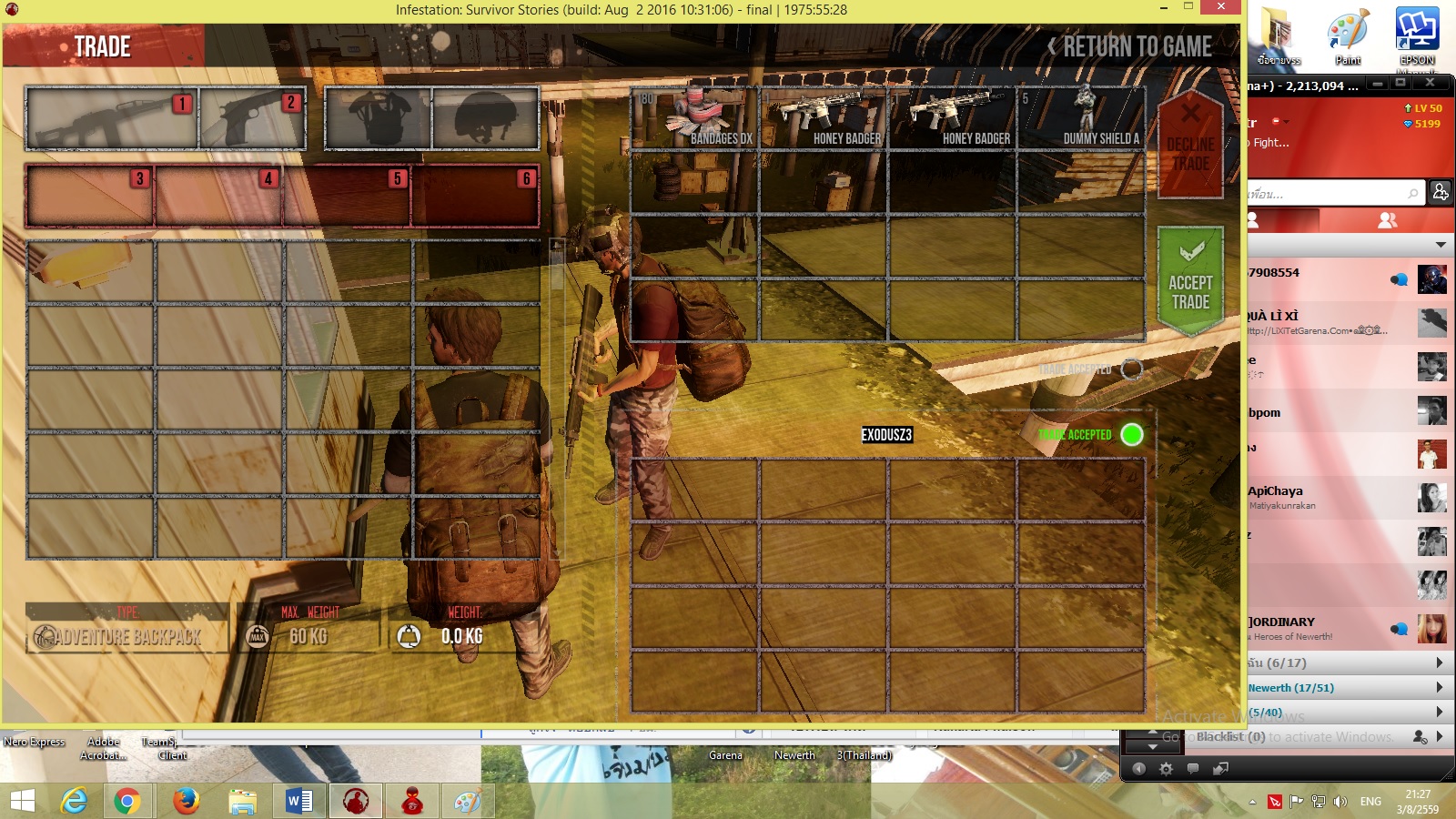Choose the pistol slot numbered 2
Image resolution: width=1456 pixels, height=819 pixels.
pos(253,118)
